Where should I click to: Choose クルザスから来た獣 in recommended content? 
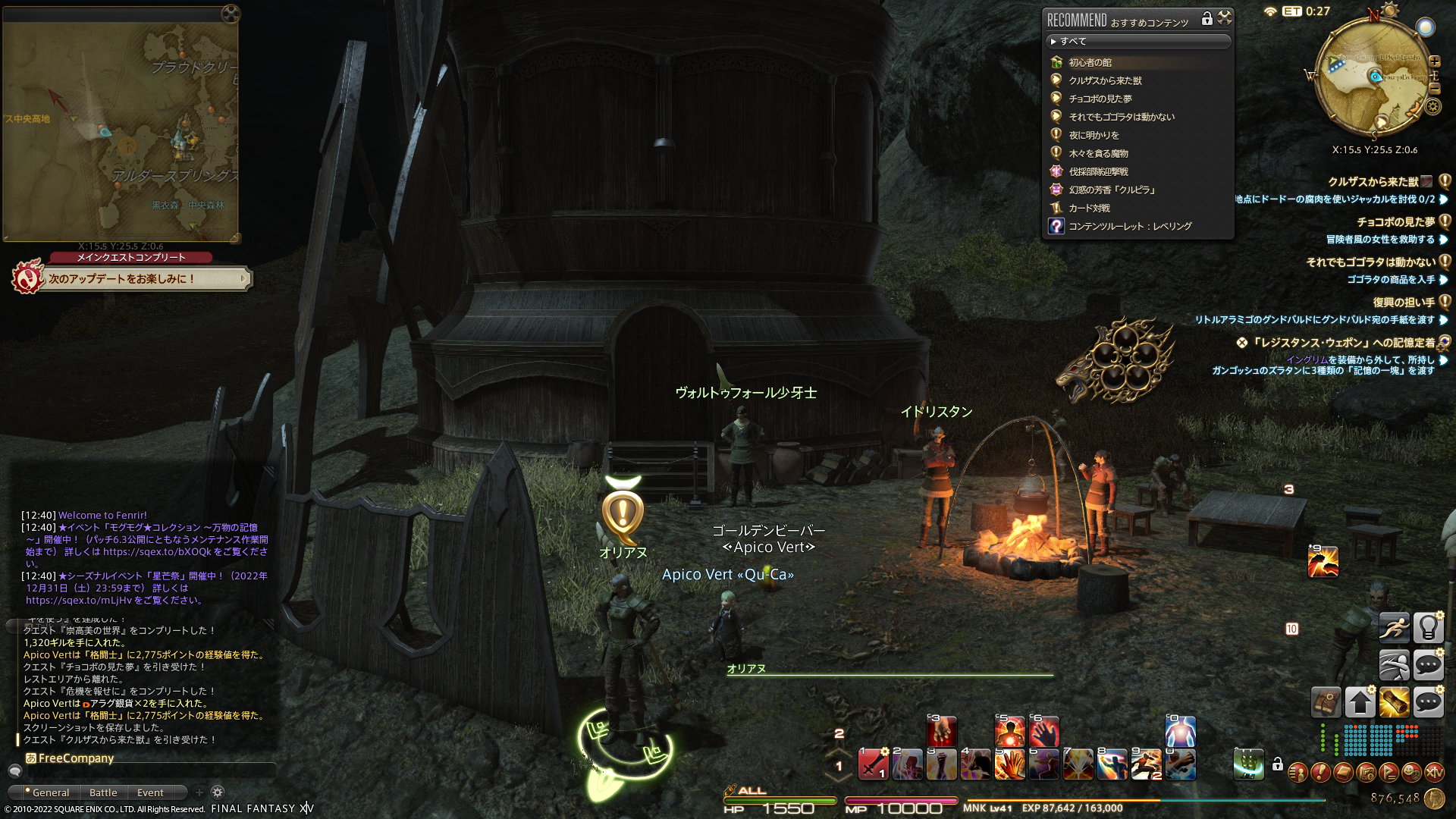(x=1105, y=80)
